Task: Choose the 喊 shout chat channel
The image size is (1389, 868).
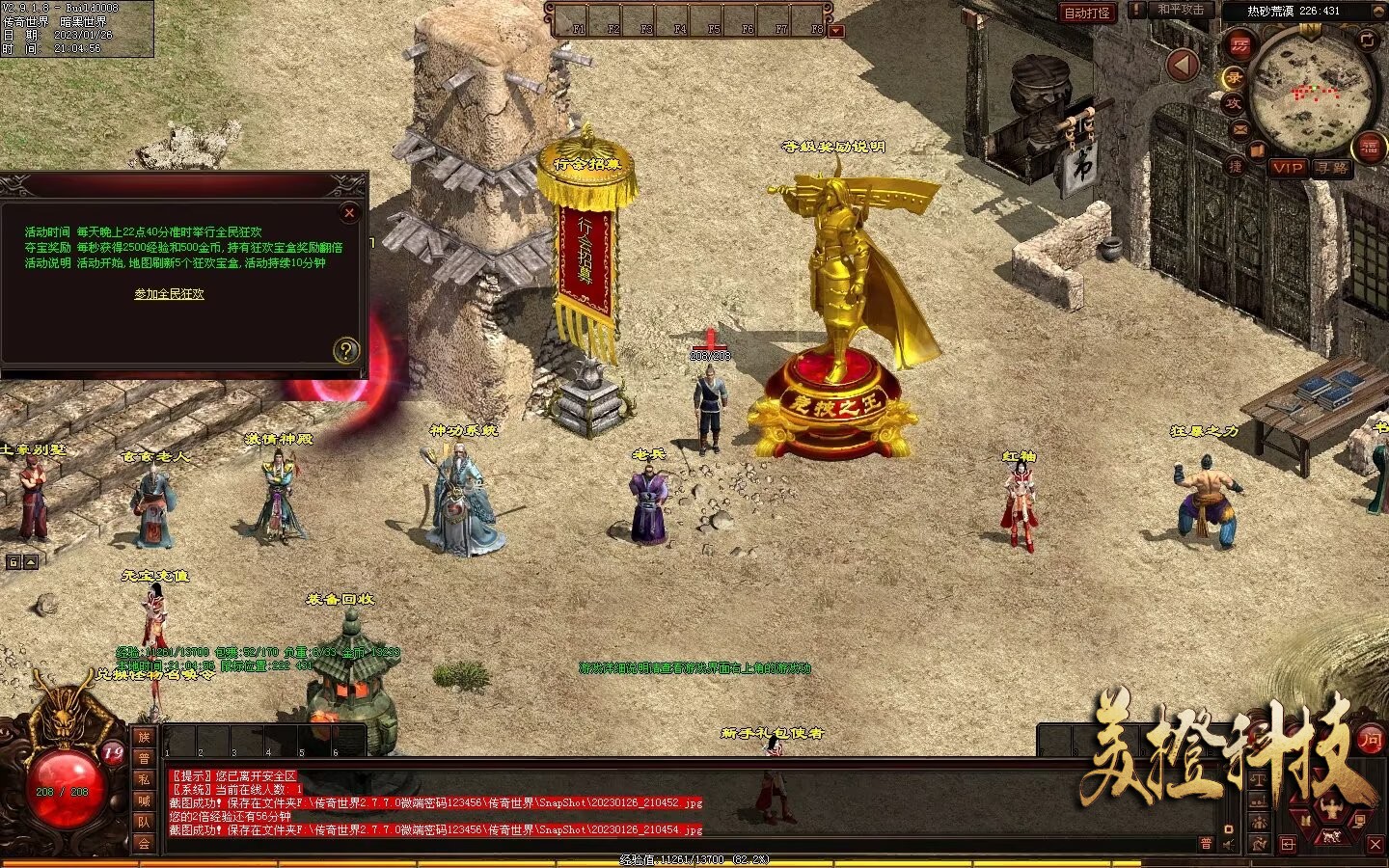Action: [144, 800]
